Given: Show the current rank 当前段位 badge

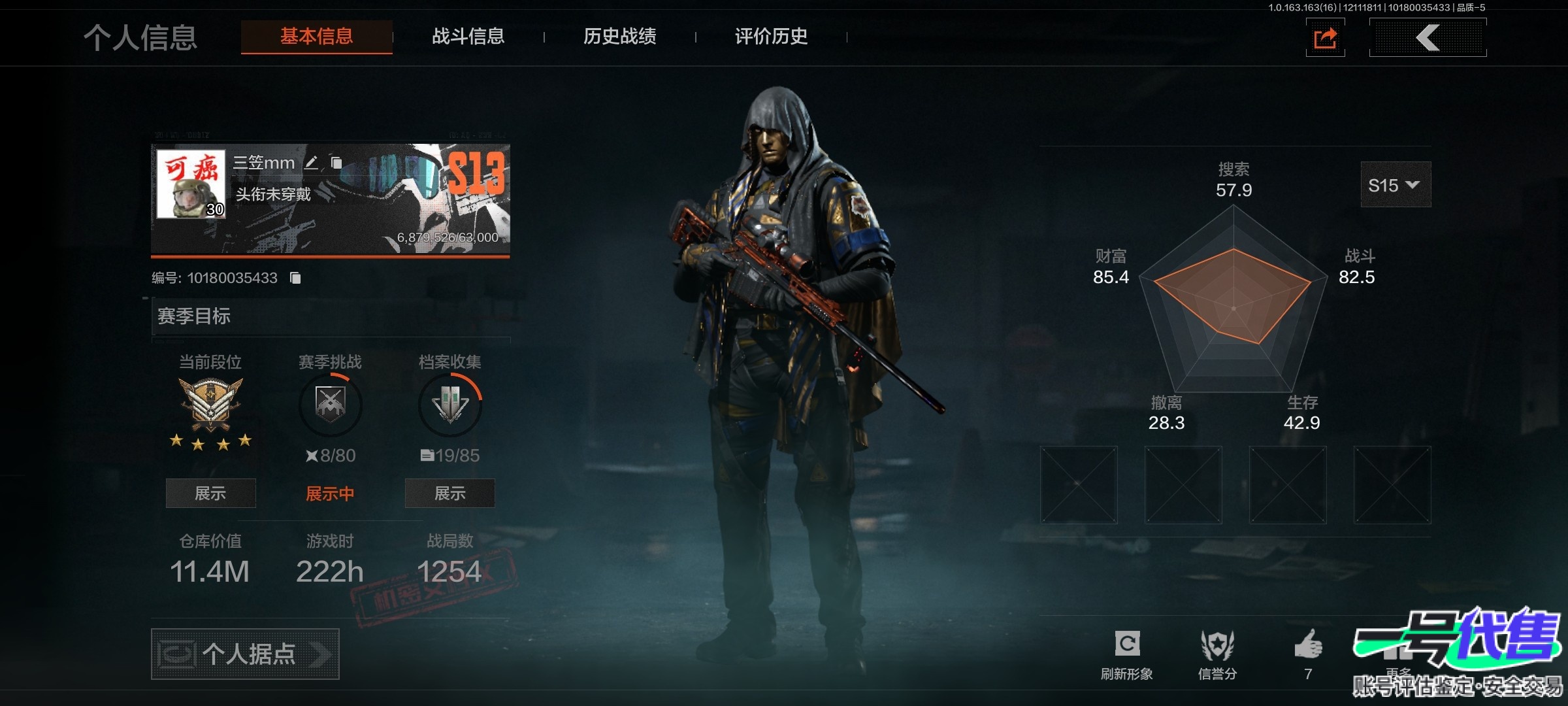Looking at the screenshot, I should point(210,494).
